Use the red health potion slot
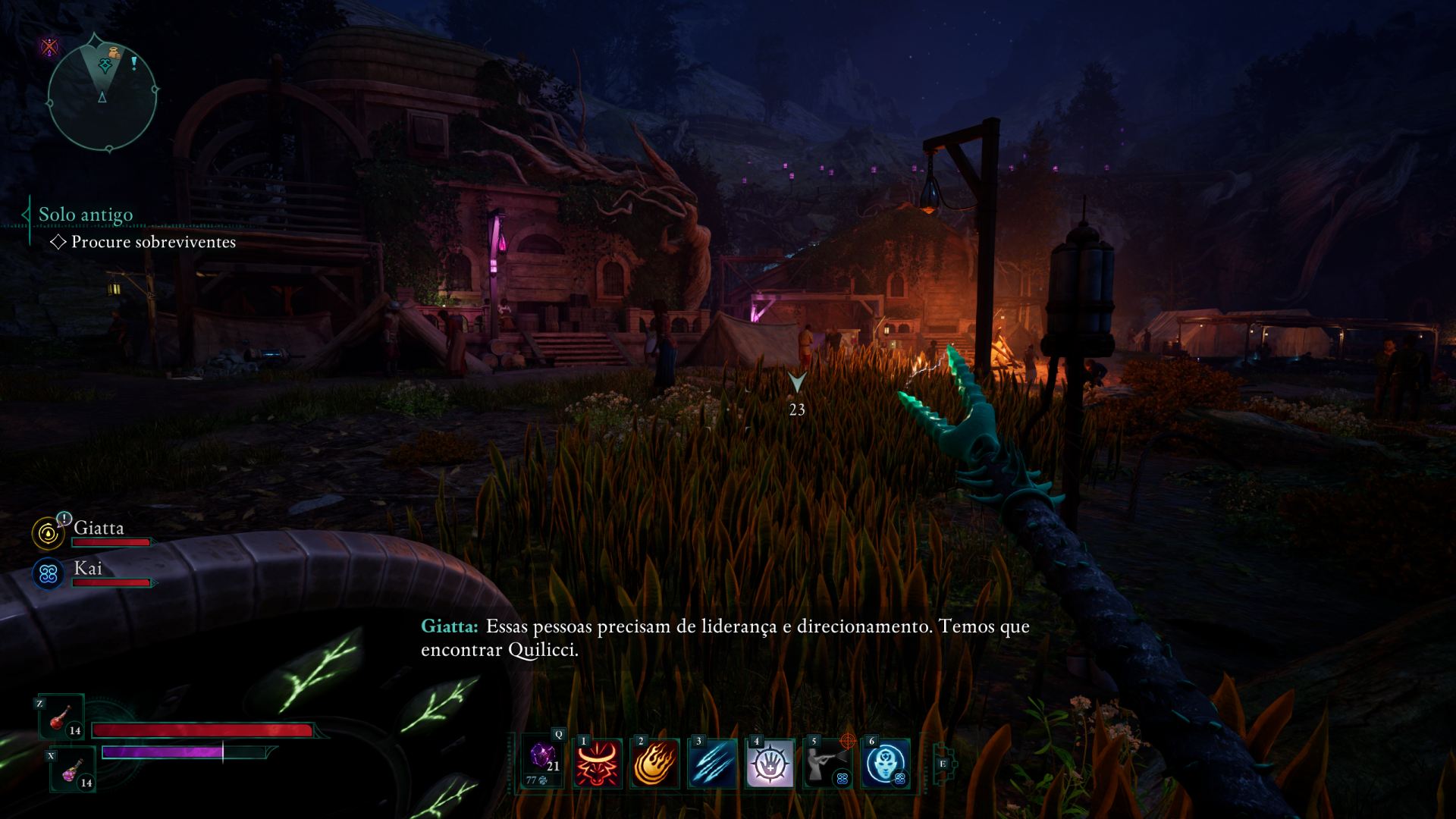1456x819 pixels. 62,717
